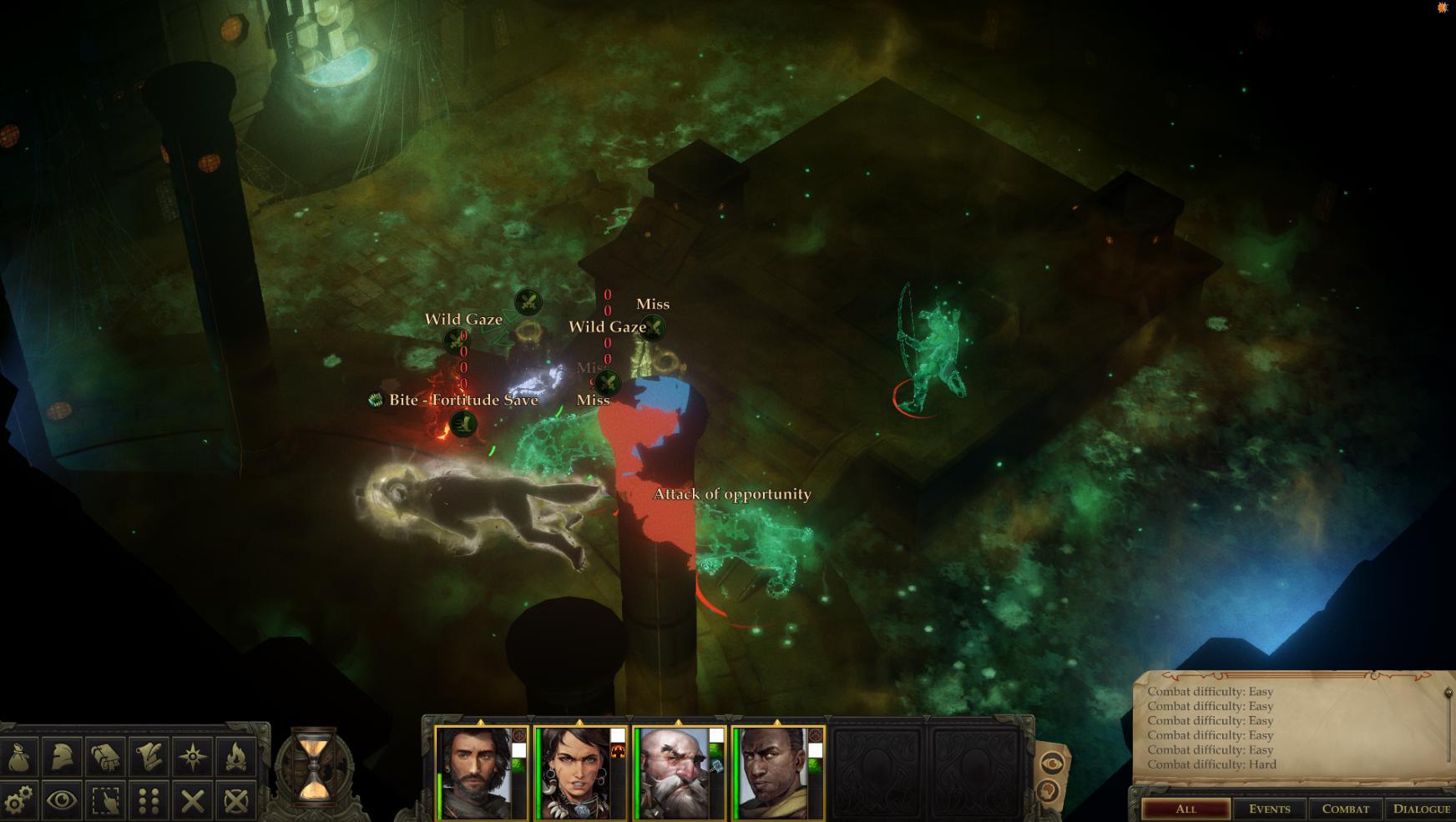Viewport: 1456px width, 822px height.
Task: Toggle object highlighting with the eye icon
Action: click(x=61, y=799)
